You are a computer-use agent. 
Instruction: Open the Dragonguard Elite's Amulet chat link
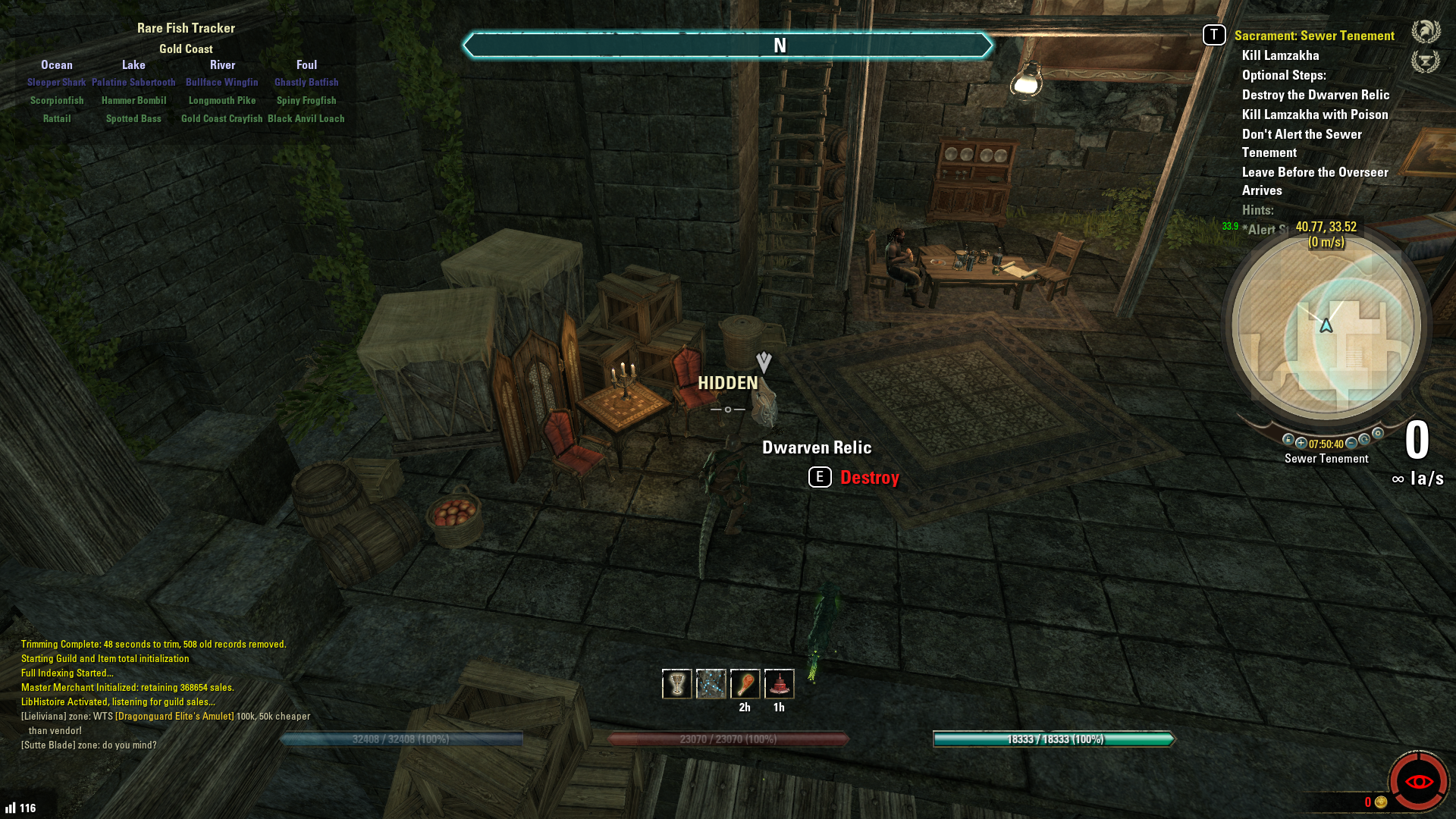(x=174, y=716)
